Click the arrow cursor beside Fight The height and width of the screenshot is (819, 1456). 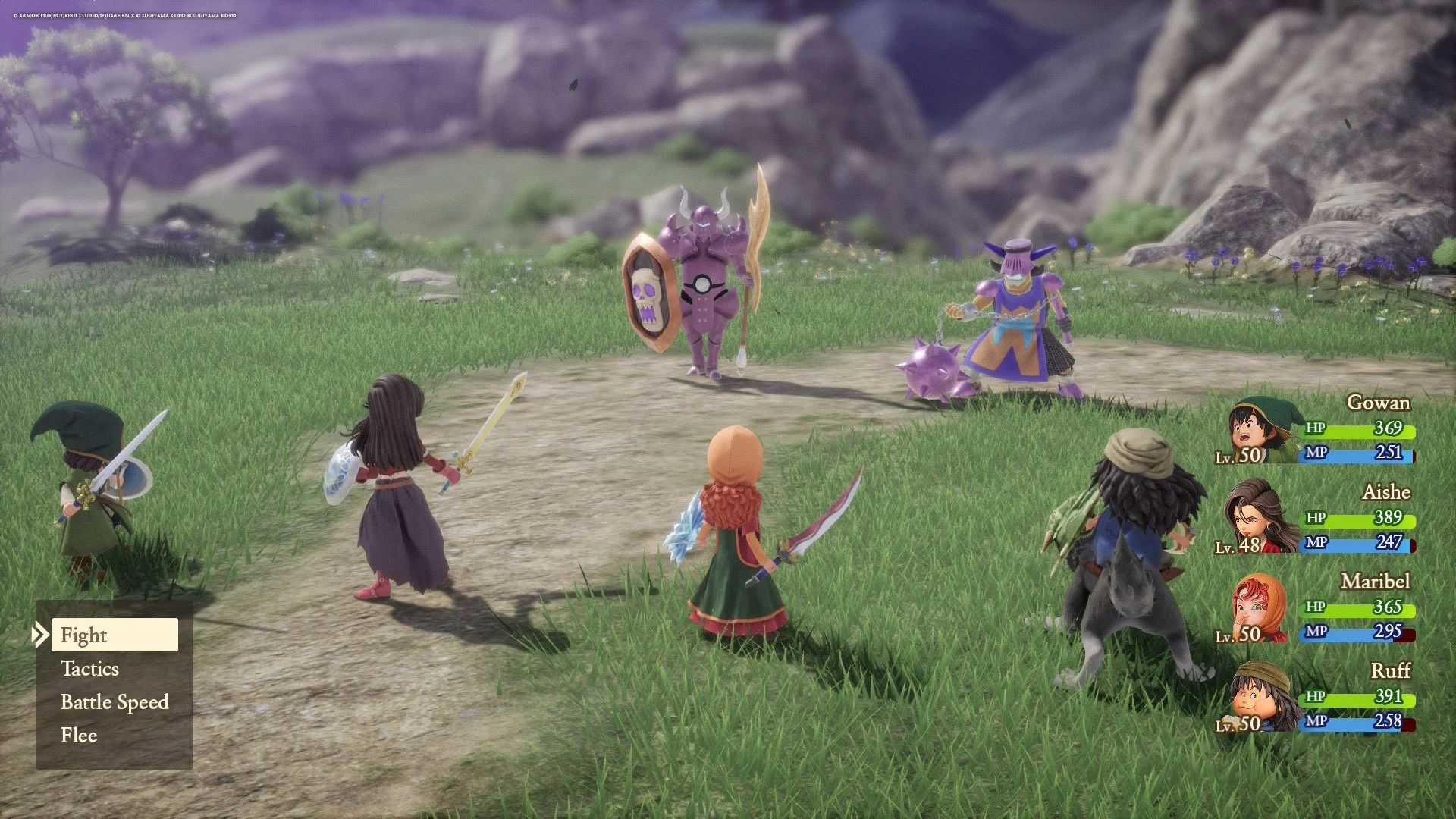click(x=42, y=635)
